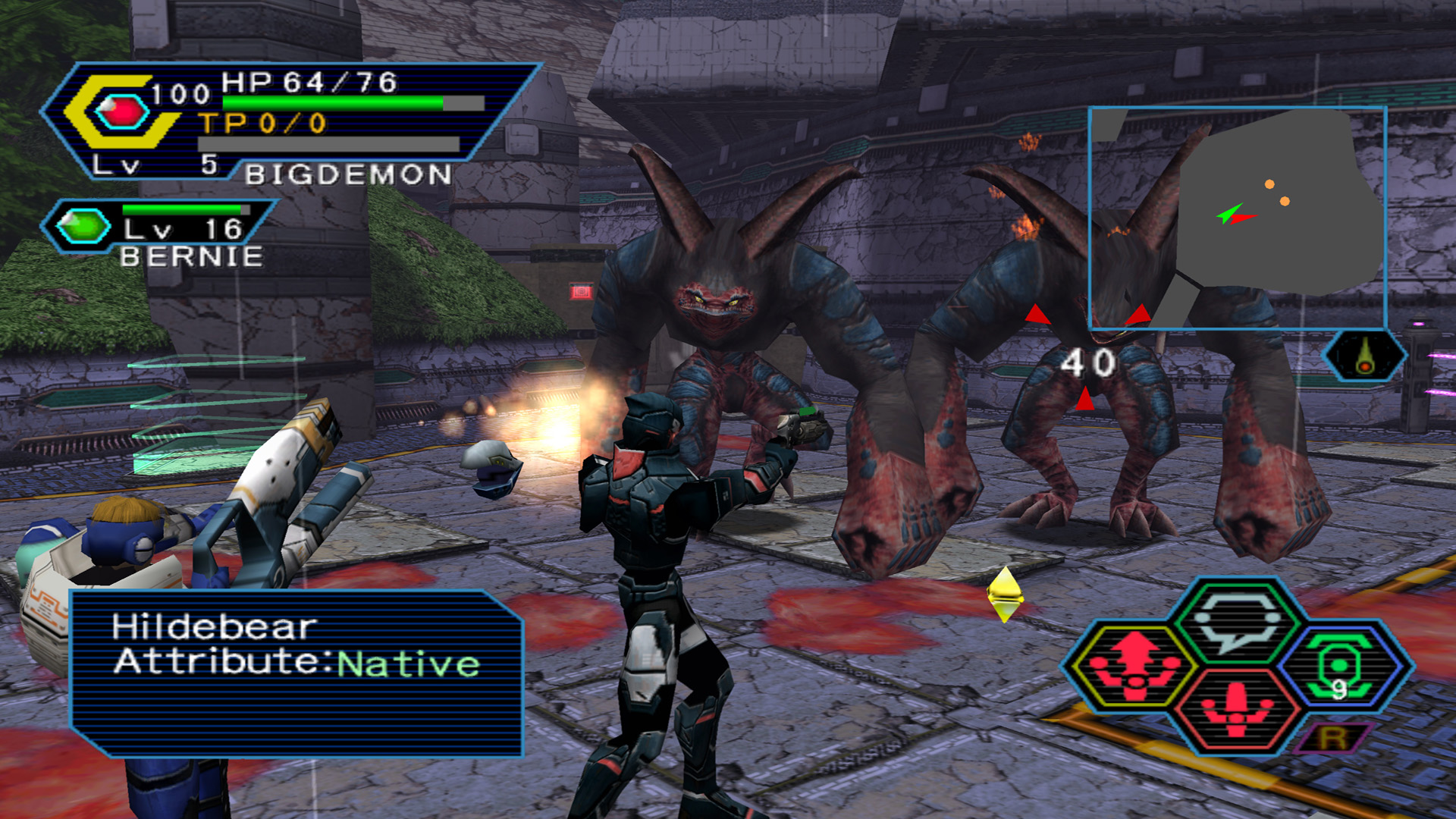Select the hexagon icon below the minimap
The height and width of the screenshot is (819, 1456).
1364,355
